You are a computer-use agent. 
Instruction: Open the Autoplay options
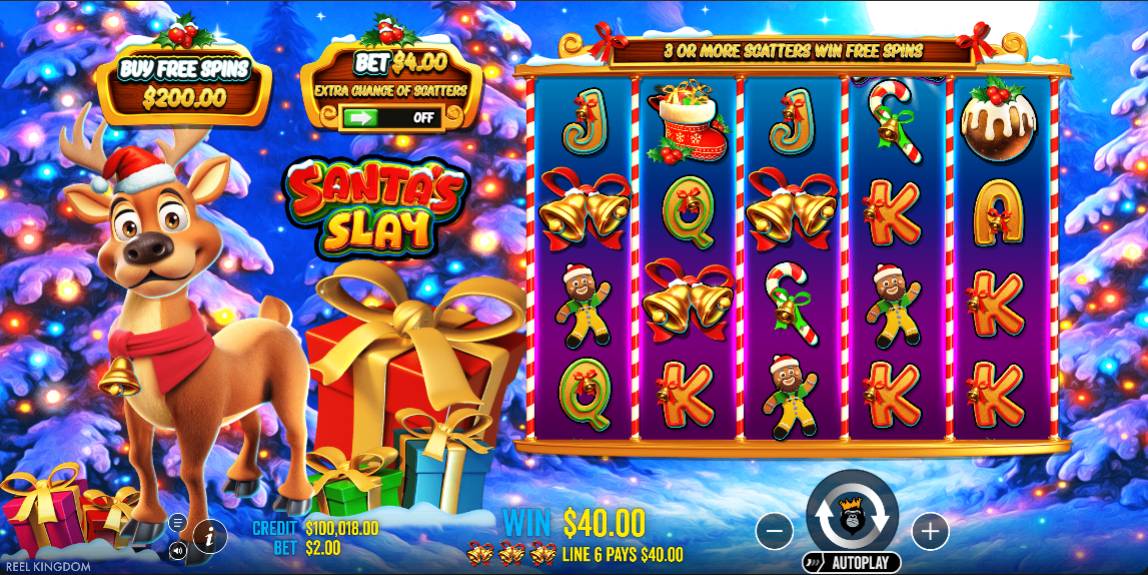point(851,563)
